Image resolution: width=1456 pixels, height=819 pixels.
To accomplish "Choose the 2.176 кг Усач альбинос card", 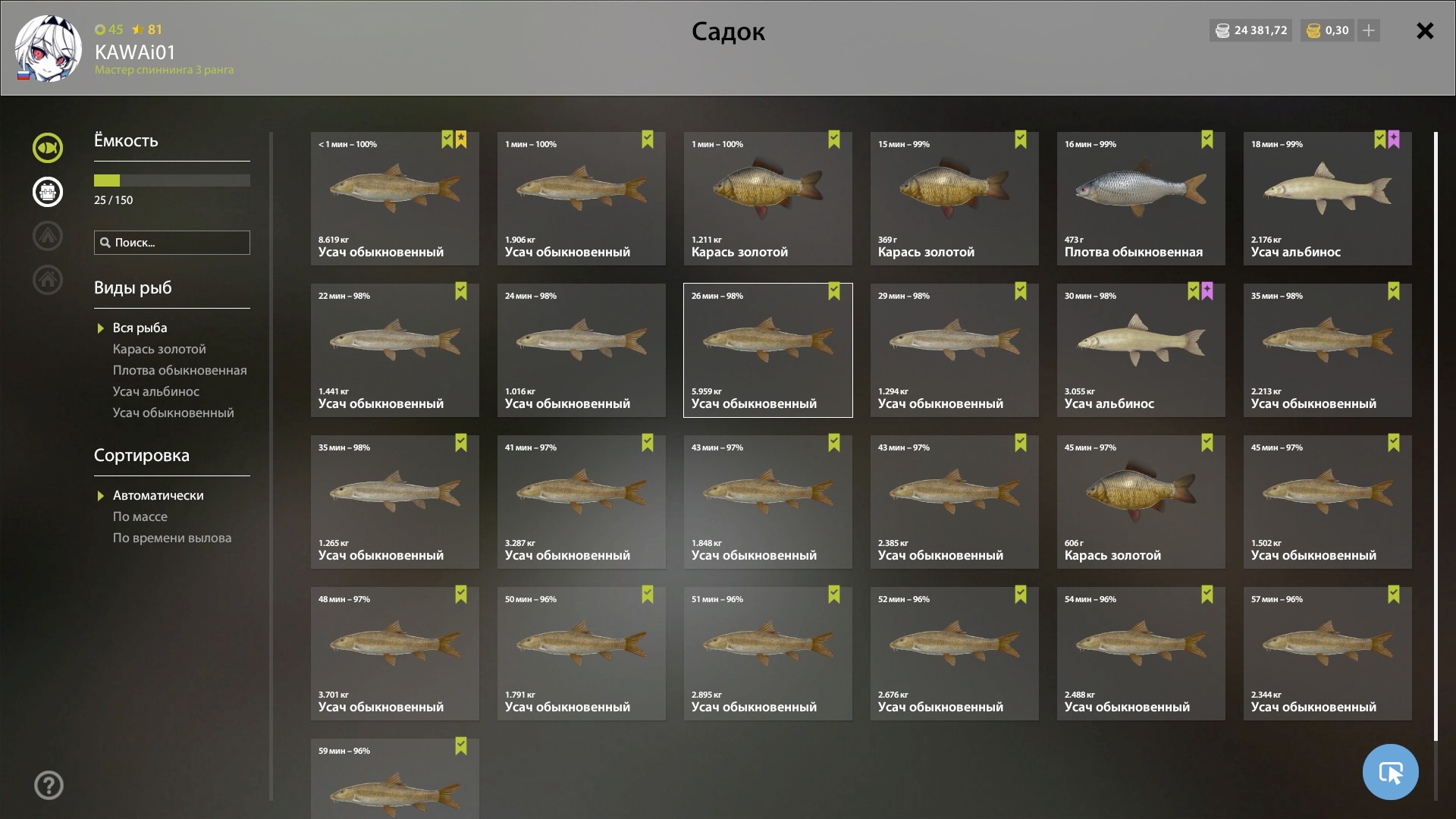I will [x=1327, y=199].
